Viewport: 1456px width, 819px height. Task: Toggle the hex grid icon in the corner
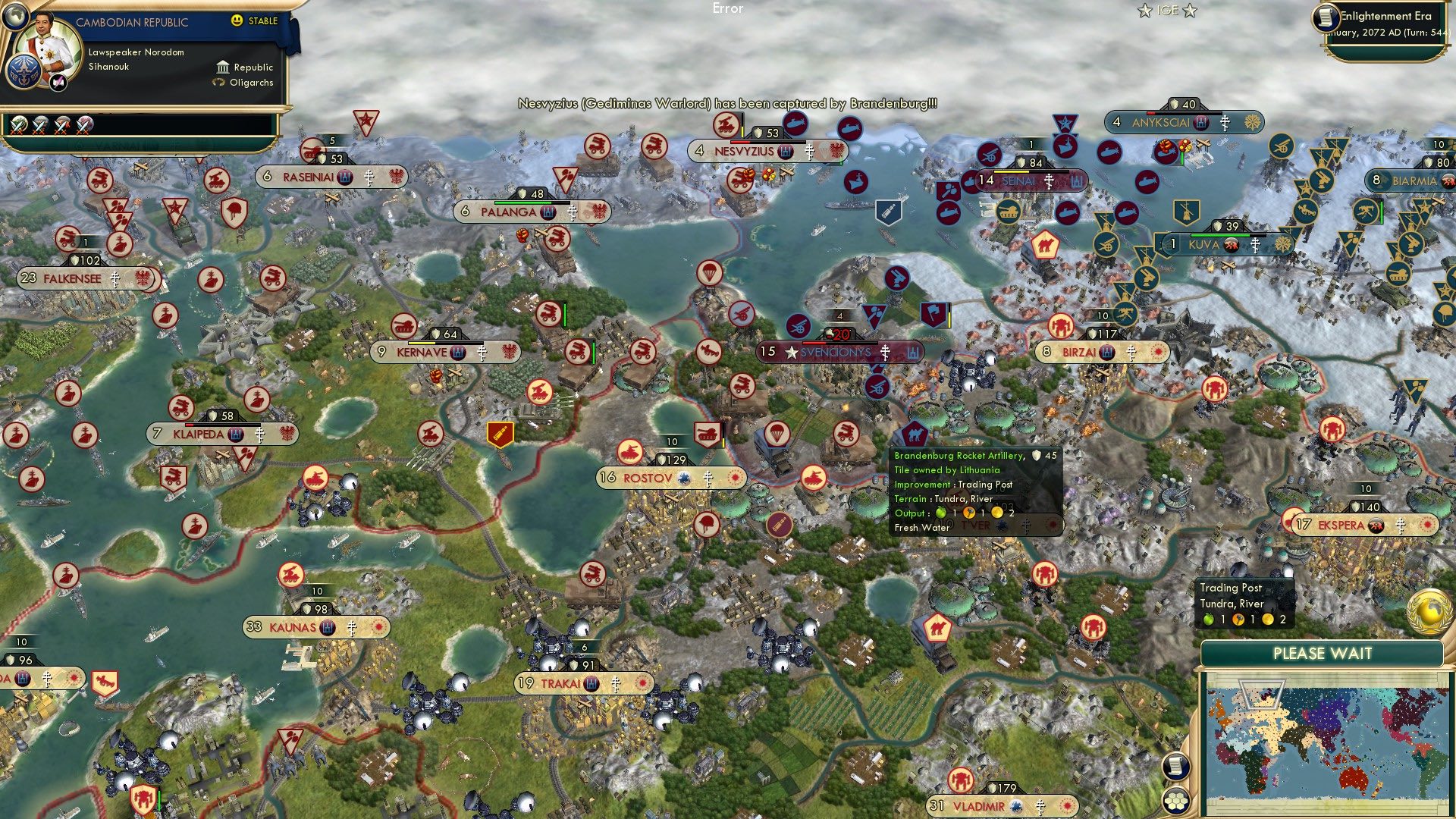(1175, 801)
